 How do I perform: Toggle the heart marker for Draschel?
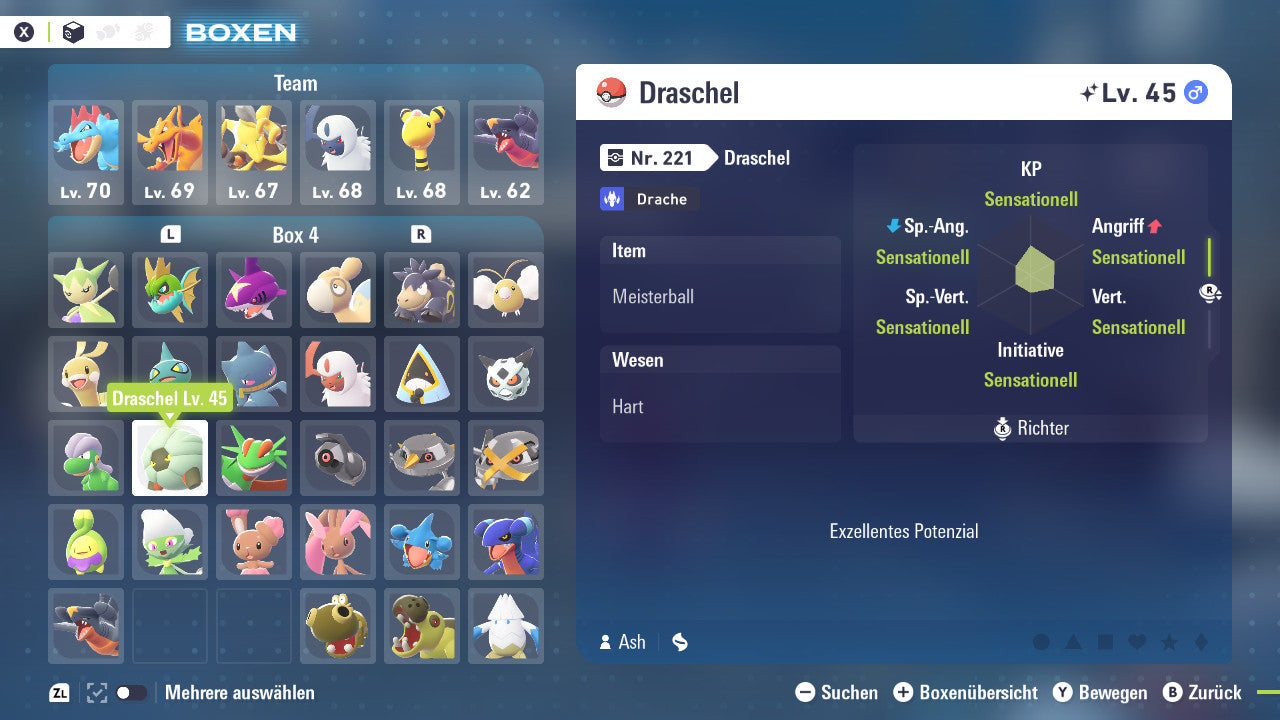coord(1137,641)
